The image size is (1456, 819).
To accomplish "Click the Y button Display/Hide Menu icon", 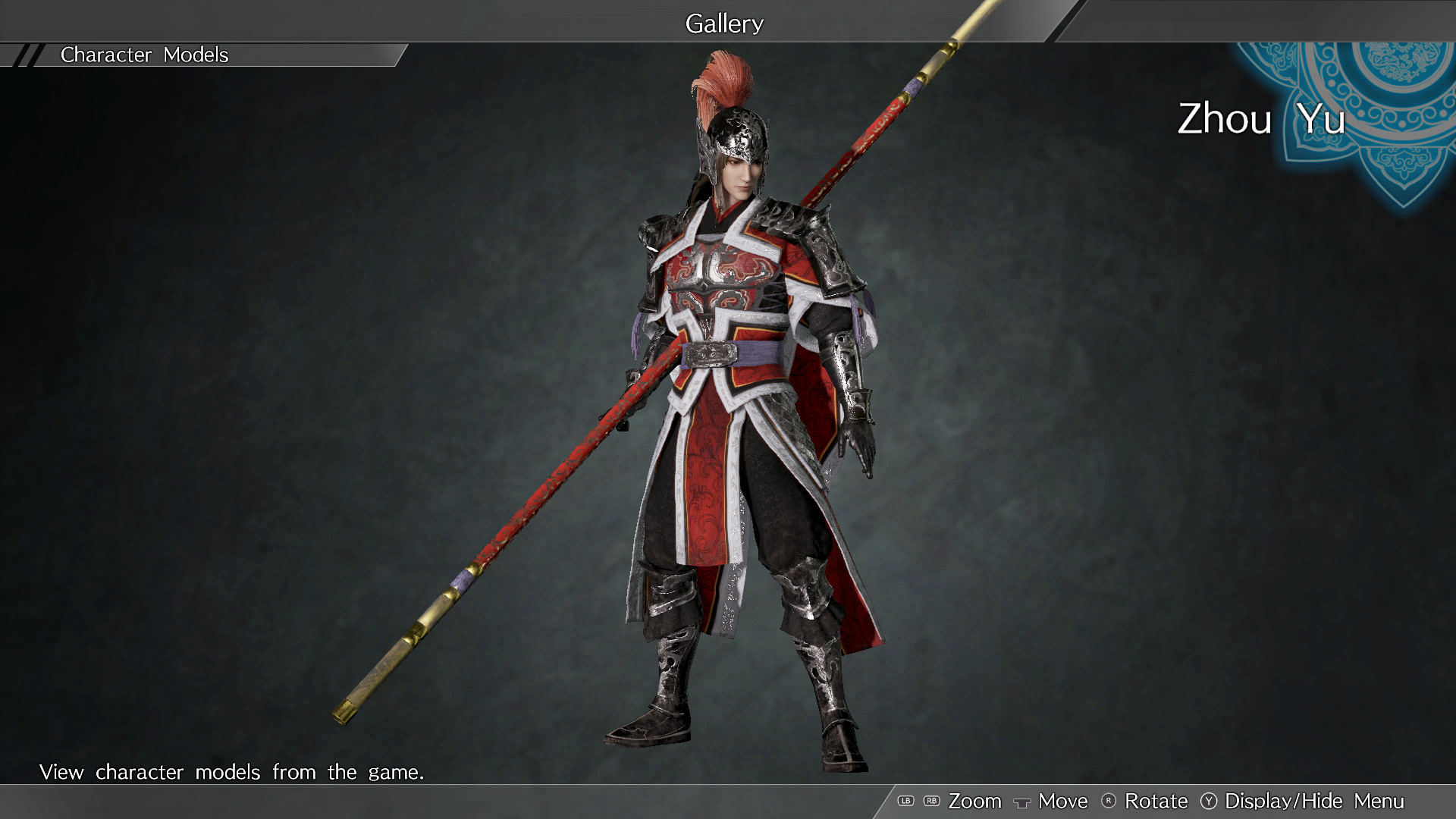I will (x=1210, y=801).
